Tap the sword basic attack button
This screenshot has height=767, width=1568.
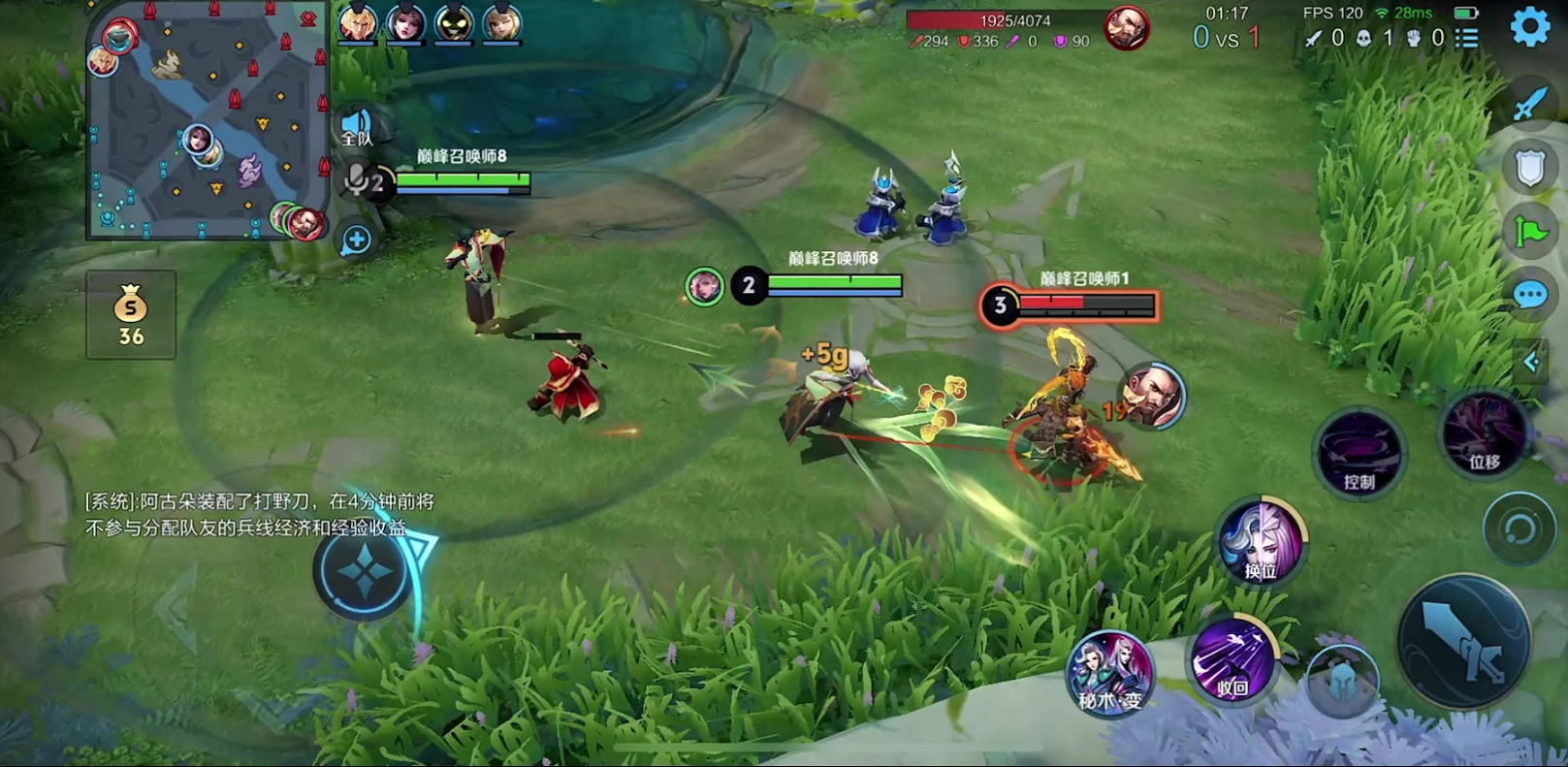click(x=1464, y=641)
